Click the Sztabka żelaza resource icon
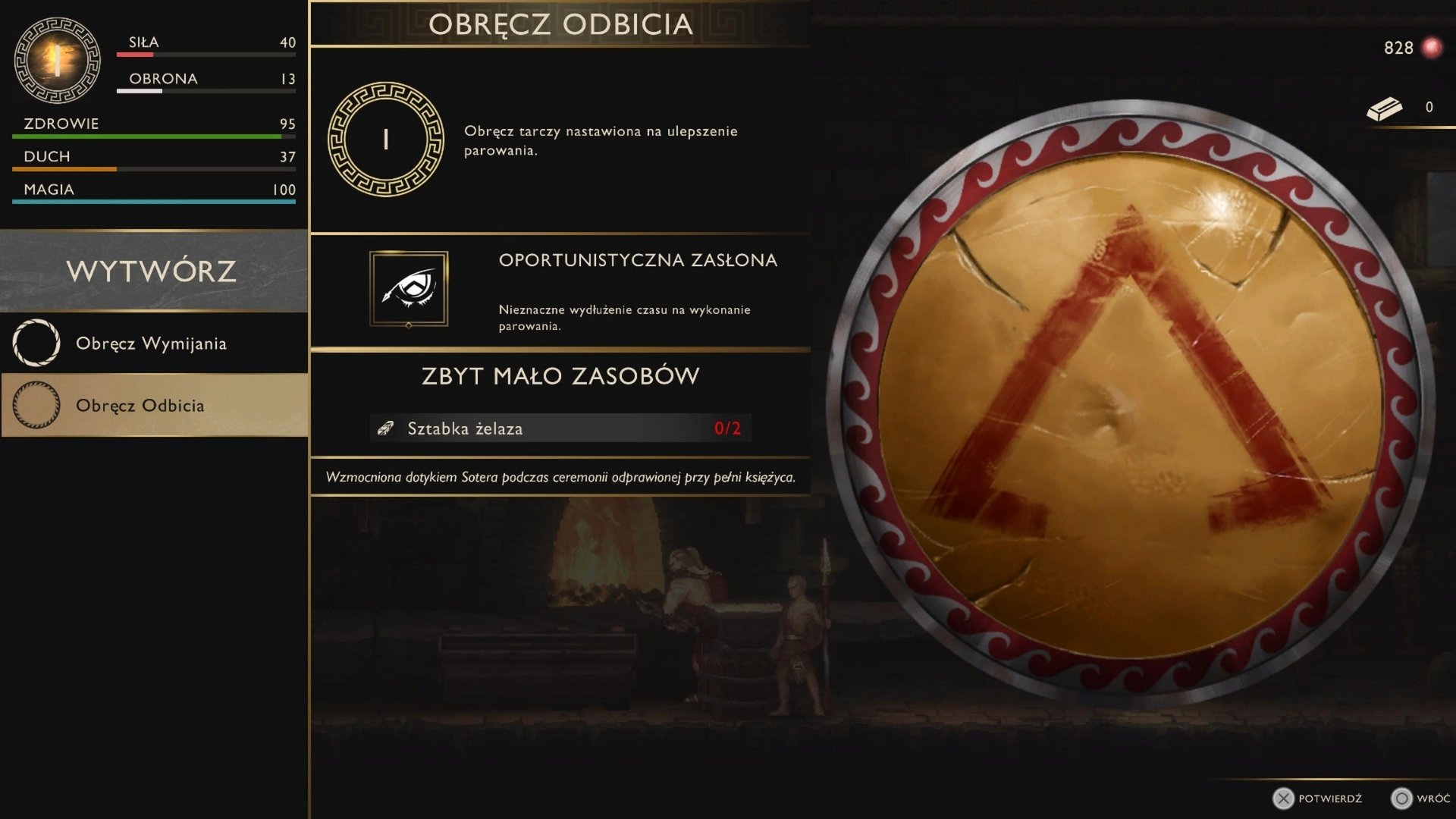Screen dimensions: 1456x819 coord(385,428)
